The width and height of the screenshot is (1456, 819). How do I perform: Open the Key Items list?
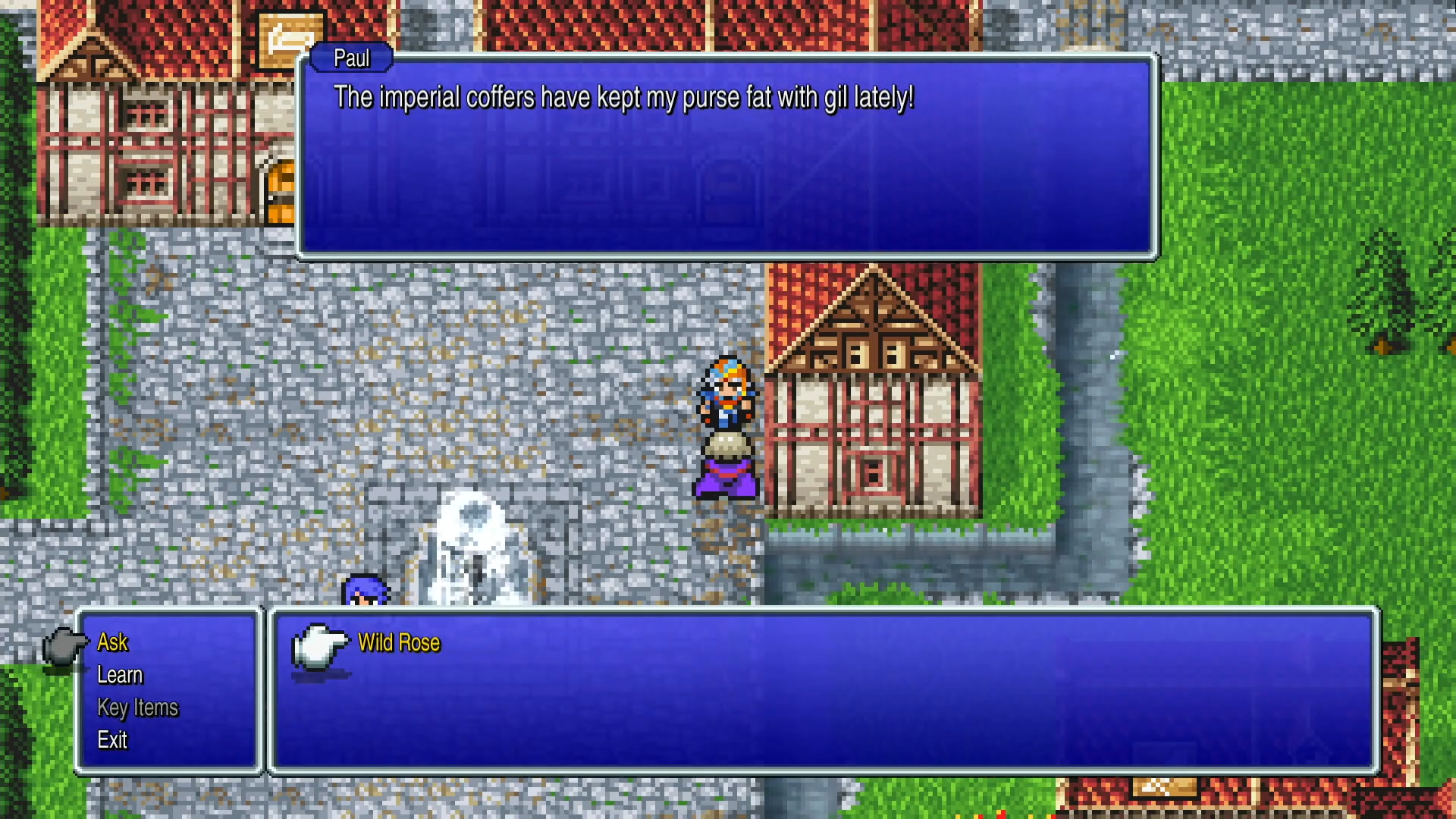(136, 708)
